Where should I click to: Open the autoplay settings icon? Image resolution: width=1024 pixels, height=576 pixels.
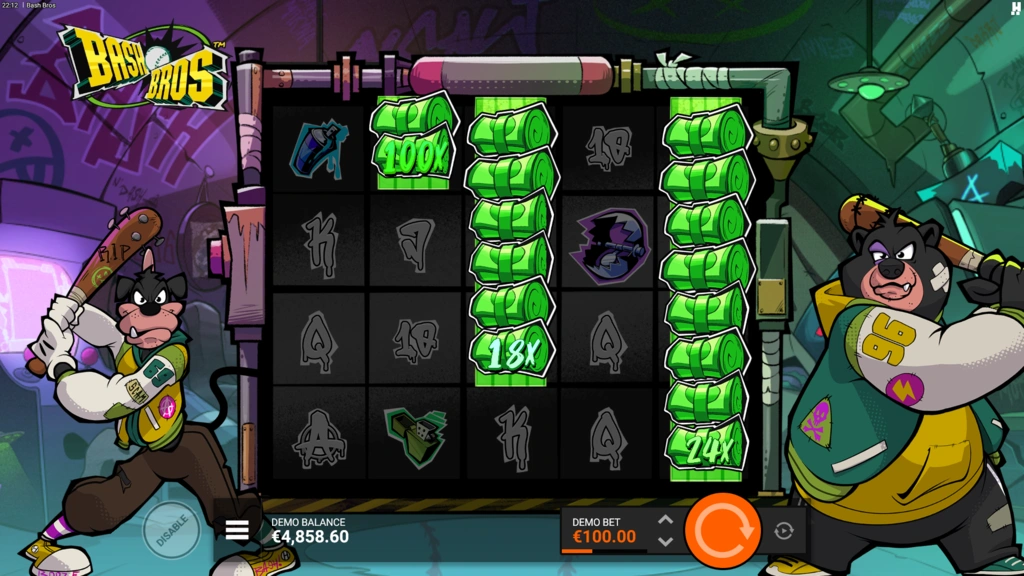784,531
